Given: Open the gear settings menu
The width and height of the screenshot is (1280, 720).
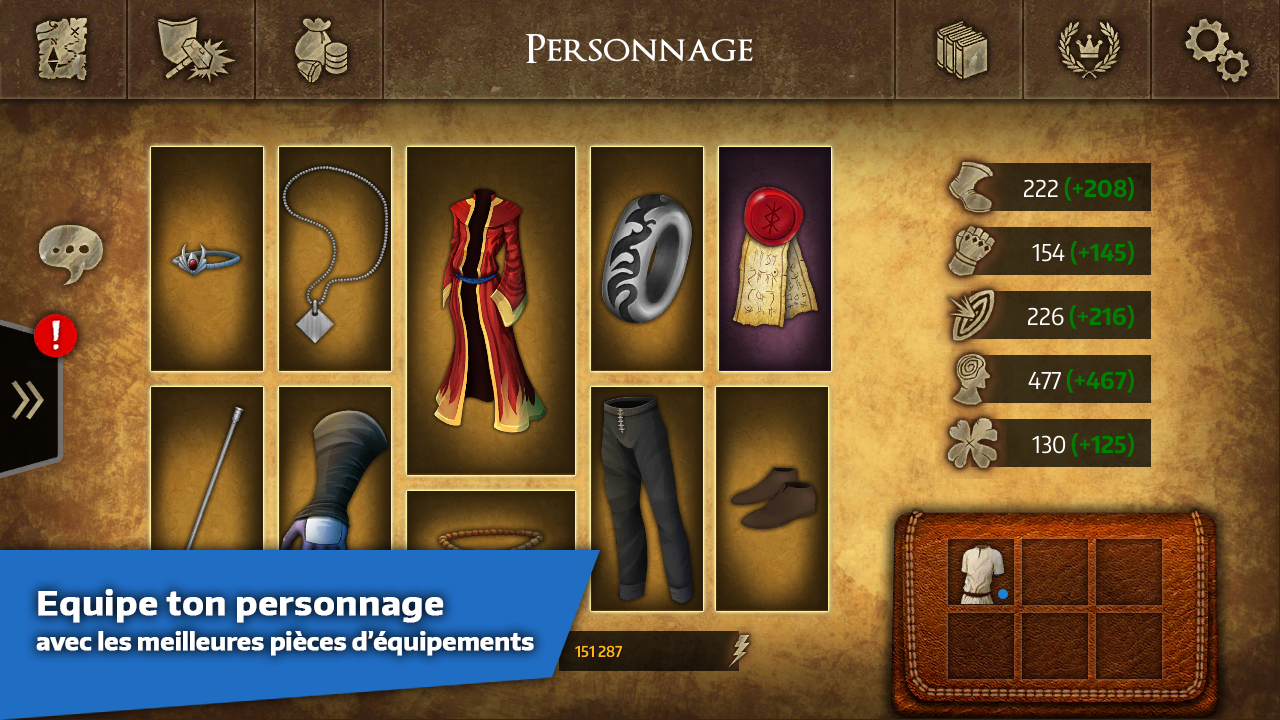Looking at the screenshot, I should pos(1216,49).
